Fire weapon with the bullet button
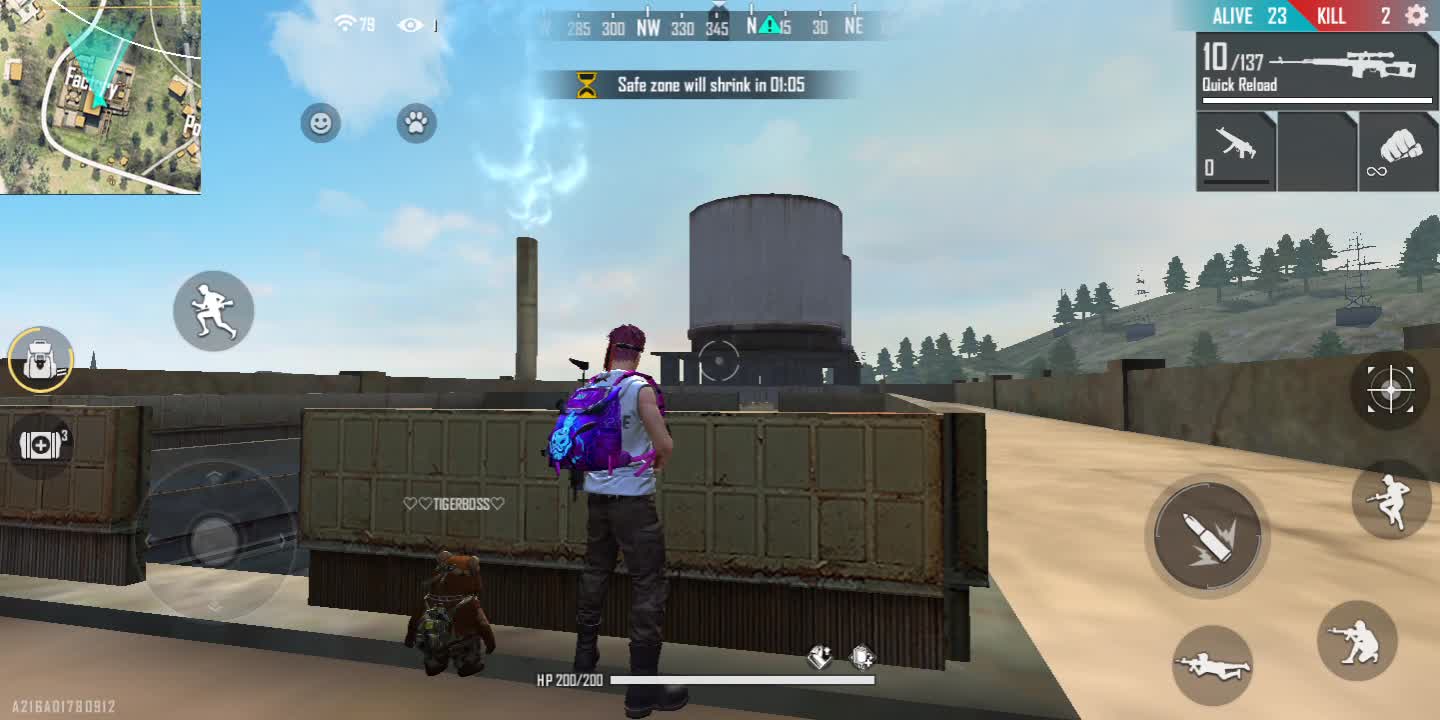The image size is (1440, 720). [1207, 536]
